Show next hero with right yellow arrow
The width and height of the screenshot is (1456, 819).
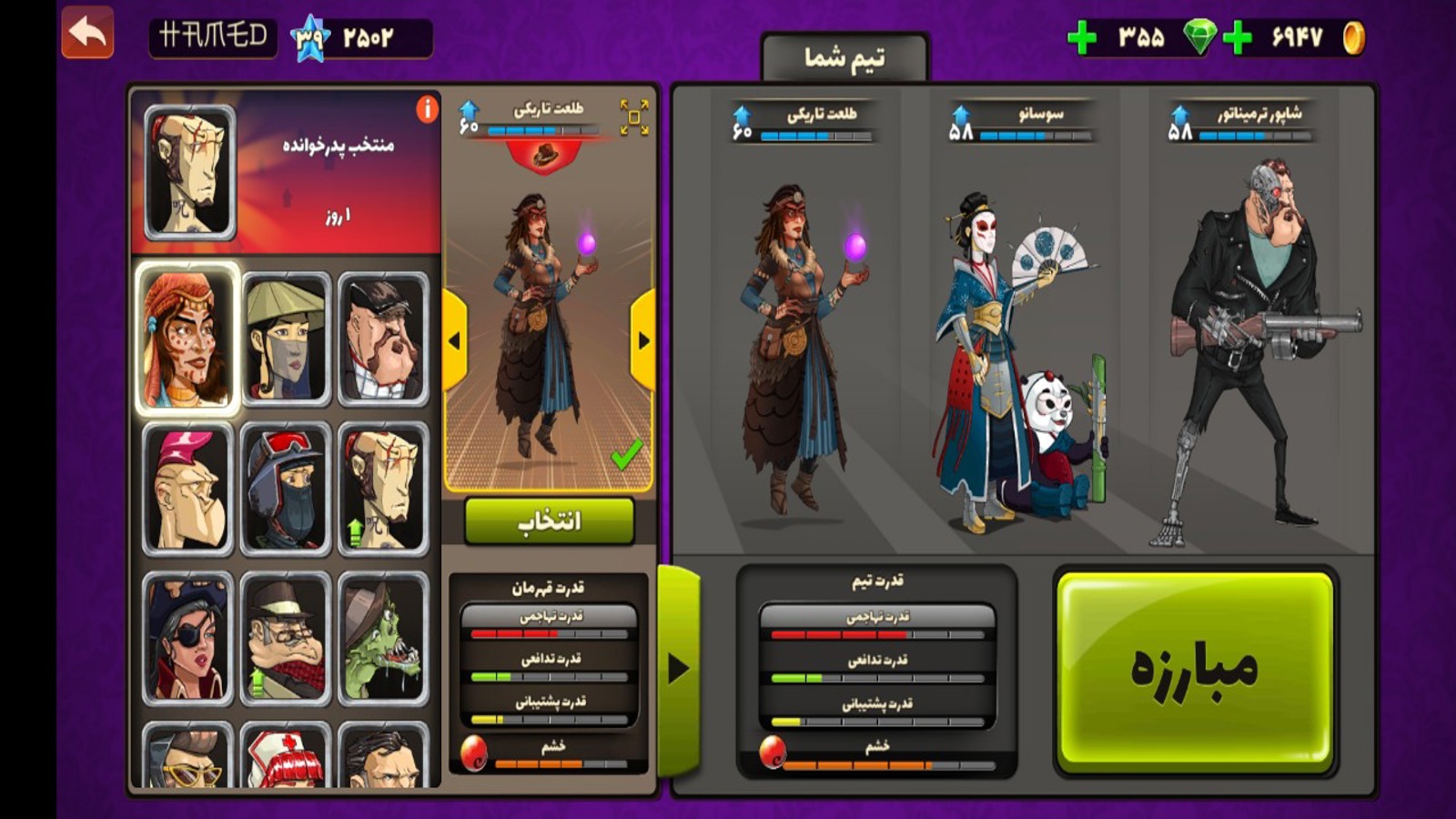coord(643,340)
